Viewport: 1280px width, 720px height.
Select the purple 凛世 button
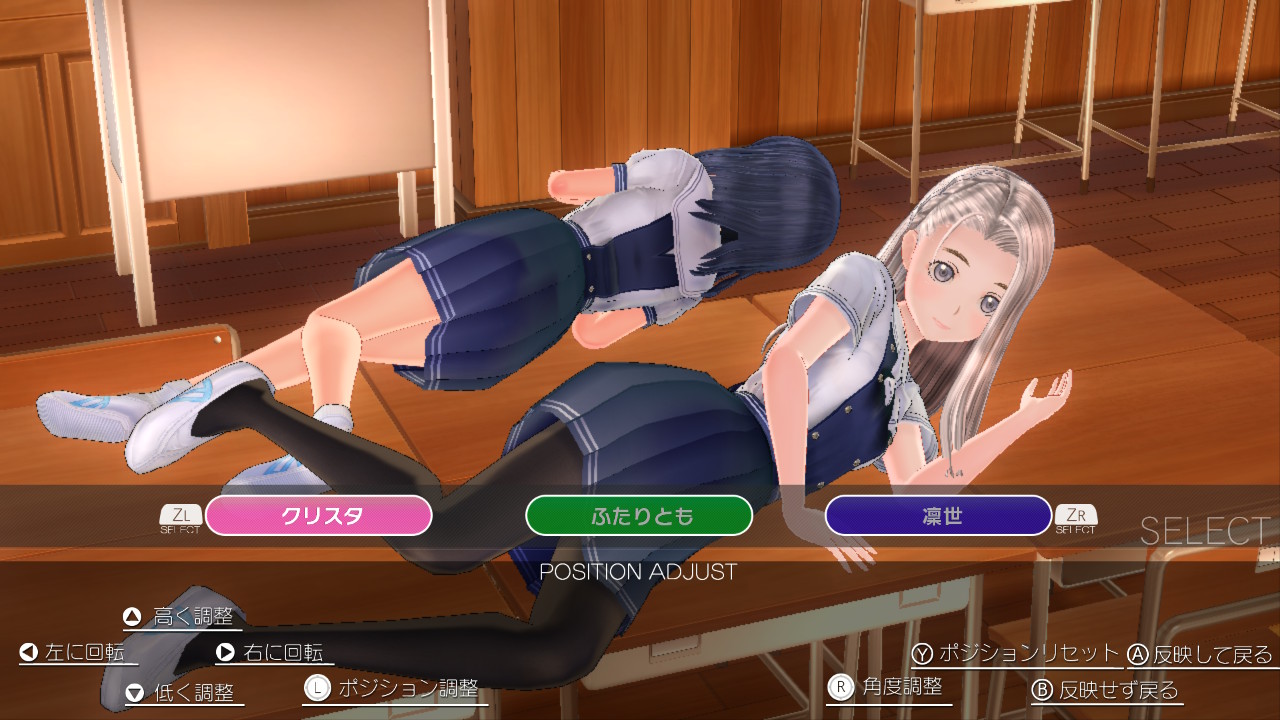(x=938, y=516)
